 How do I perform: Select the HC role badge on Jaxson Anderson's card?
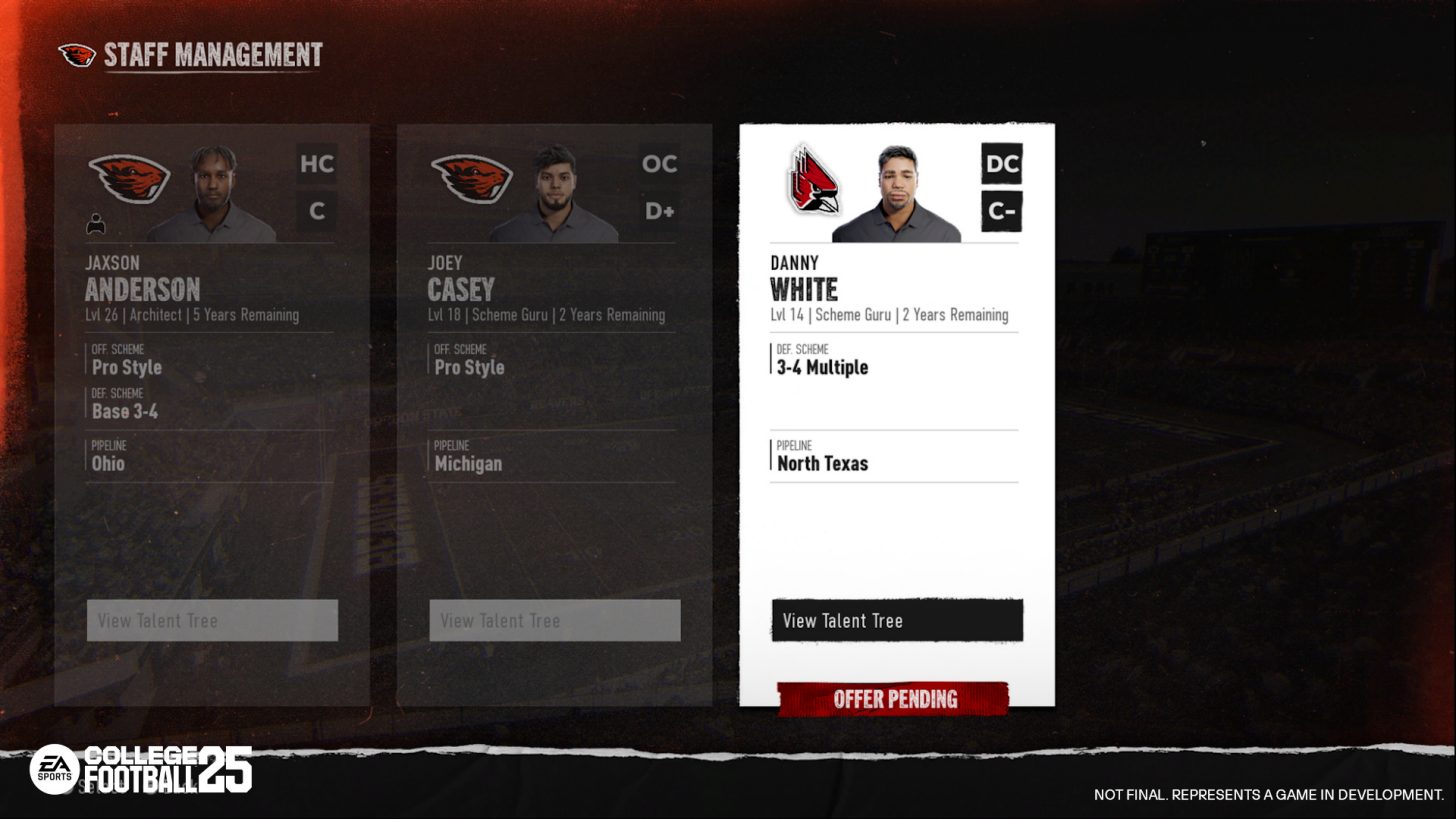pyautogui.click(x=317, y=164)
